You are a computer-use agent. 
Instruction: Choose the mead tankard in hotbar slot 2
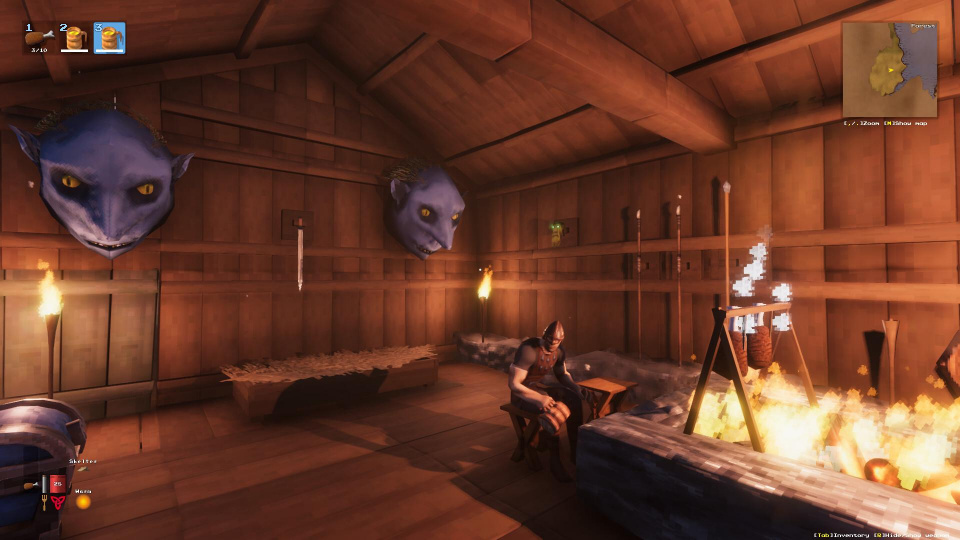(x=74, y=38)
